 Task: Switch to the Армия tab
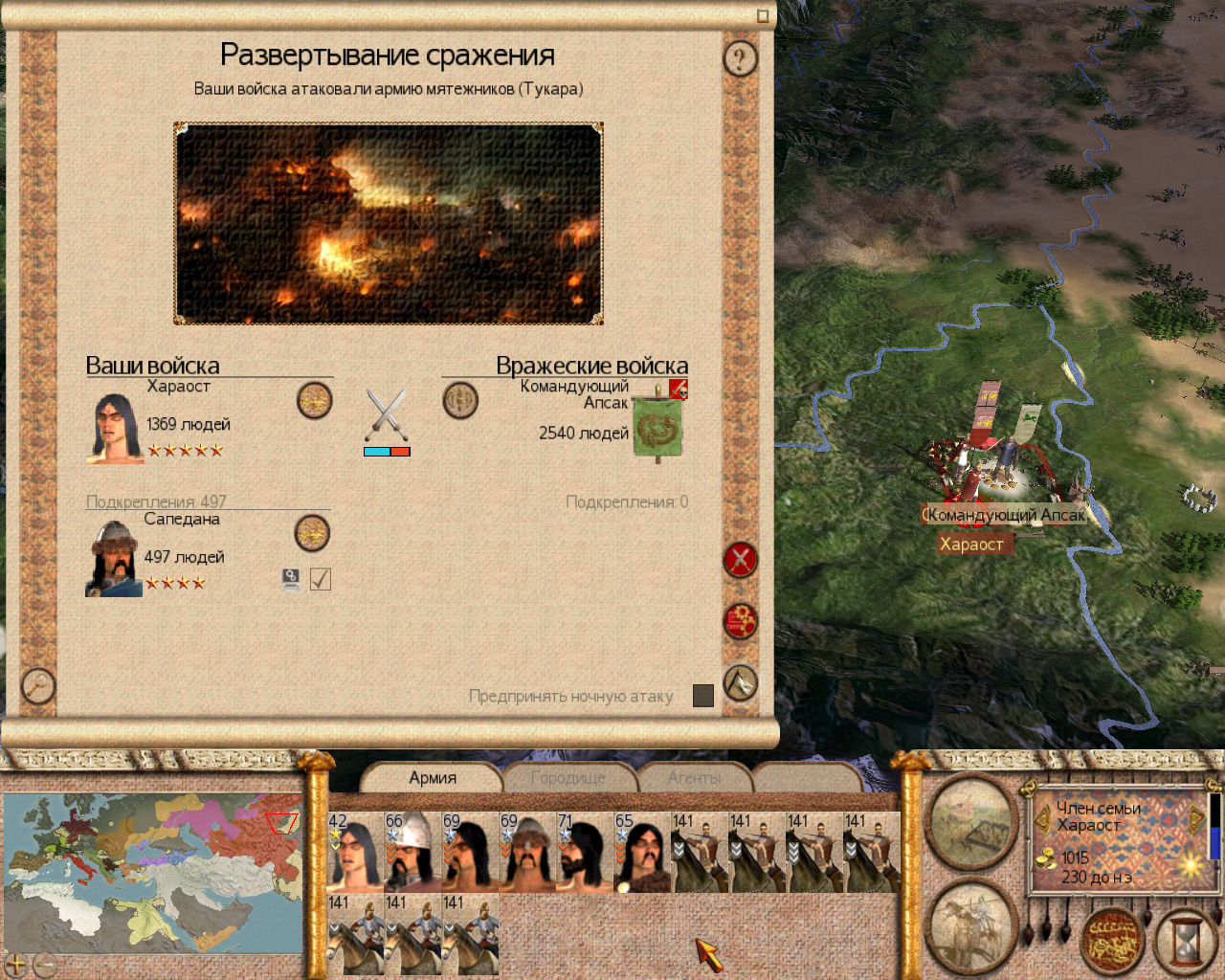point(433,778)
